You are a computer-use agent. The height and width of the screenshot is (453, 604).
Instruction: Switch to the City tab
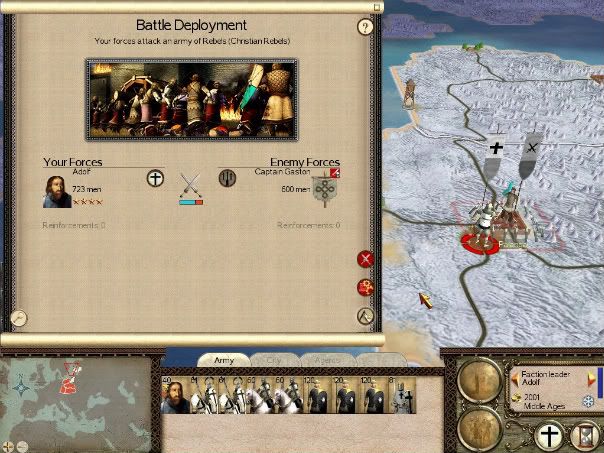[x=270, y=359]
